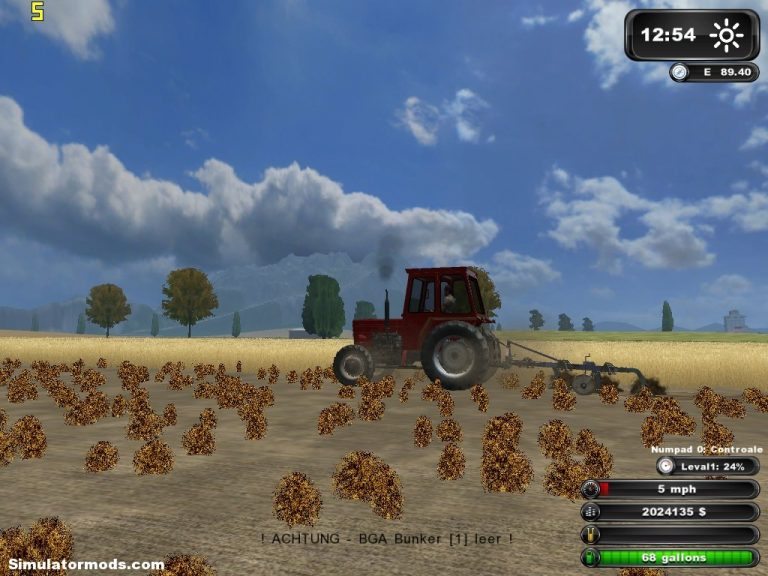Click the money account icon

point(591,512)
